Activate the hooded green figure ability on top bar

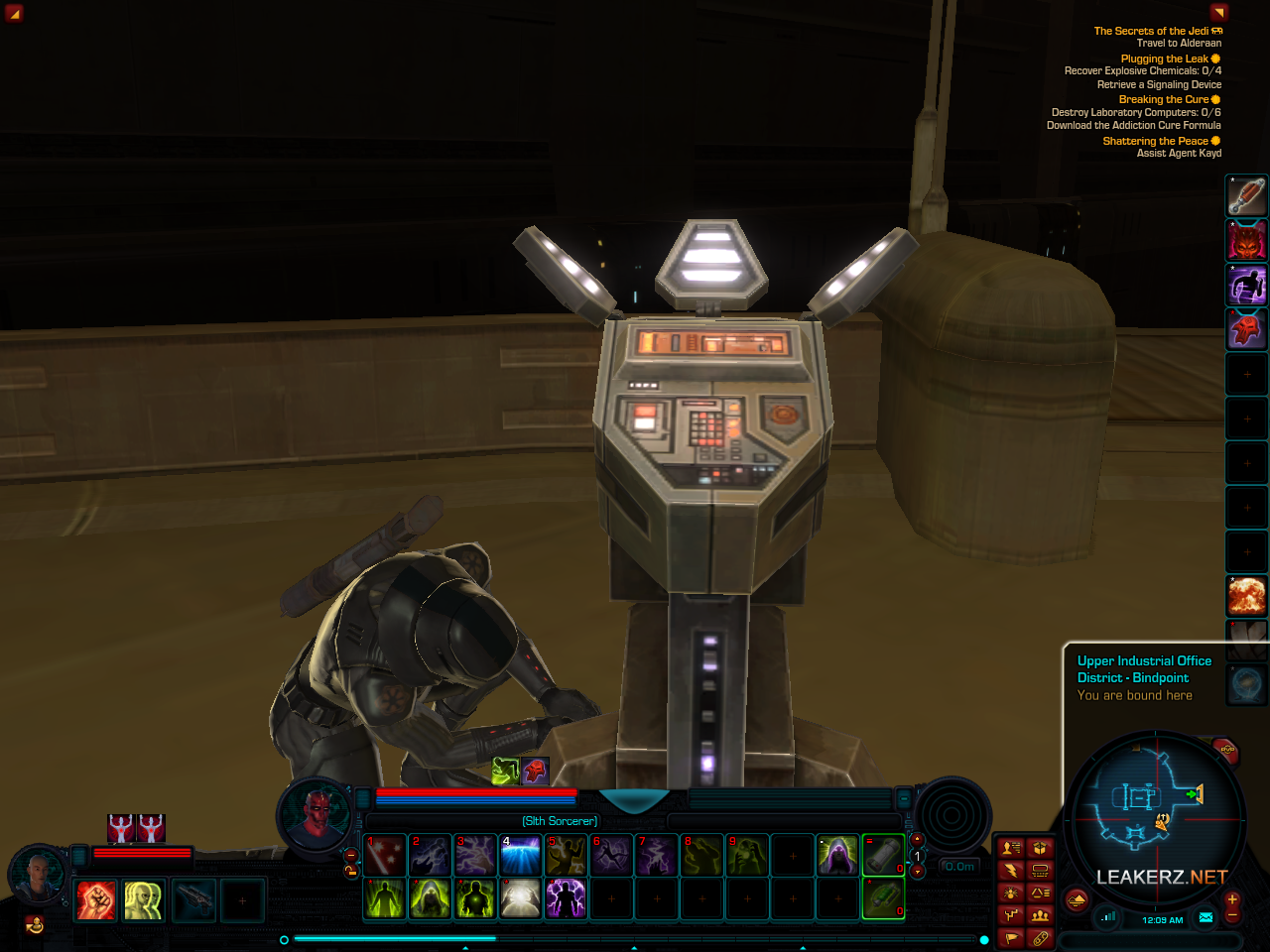pos(837,855)
